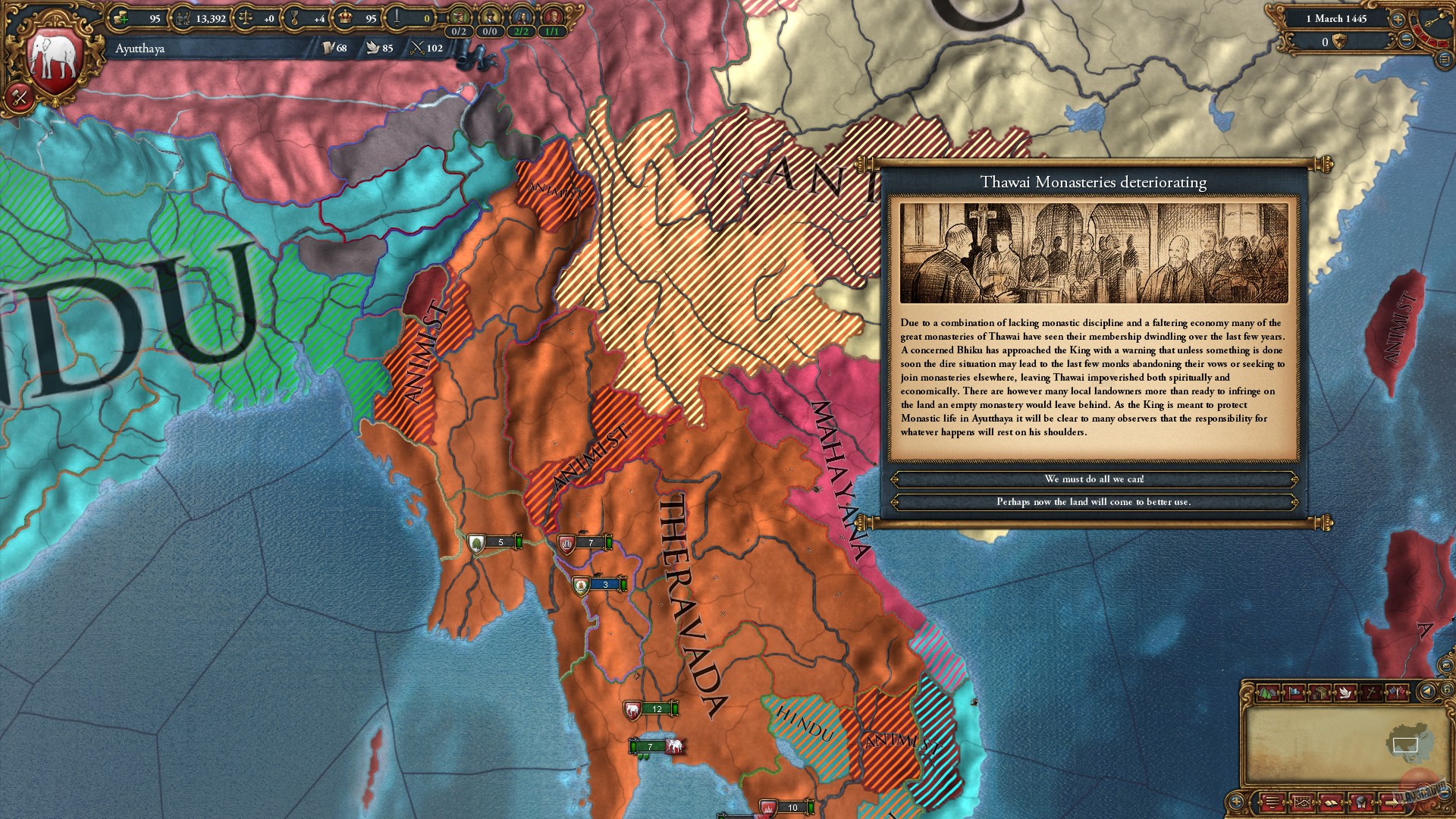This screenshot has height=819, width=1456.
Task: Open the treasury panel via gold coins icon
Action: coord(121,18)
